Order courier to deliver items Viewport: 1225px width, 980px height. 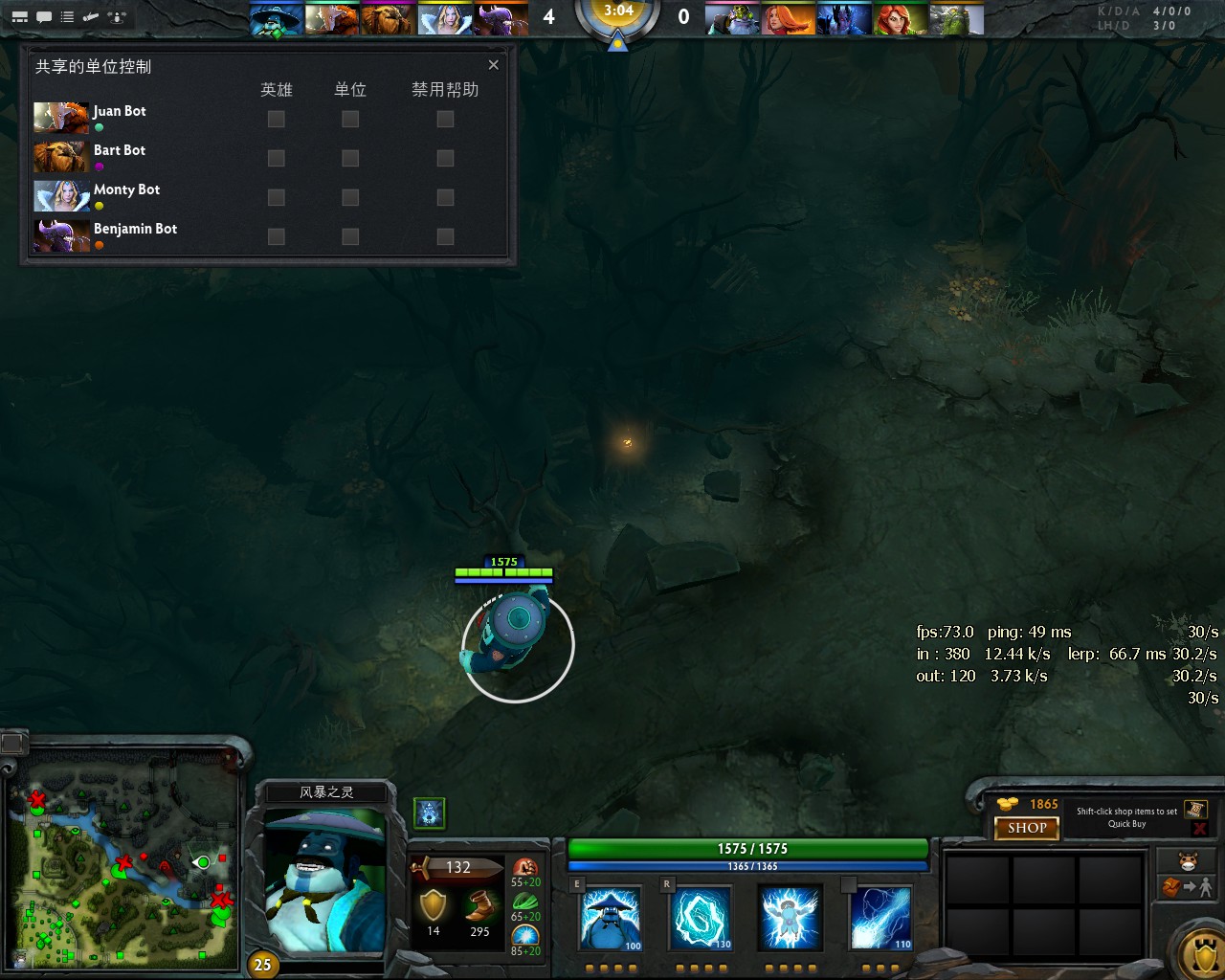tap(1187, 888)
